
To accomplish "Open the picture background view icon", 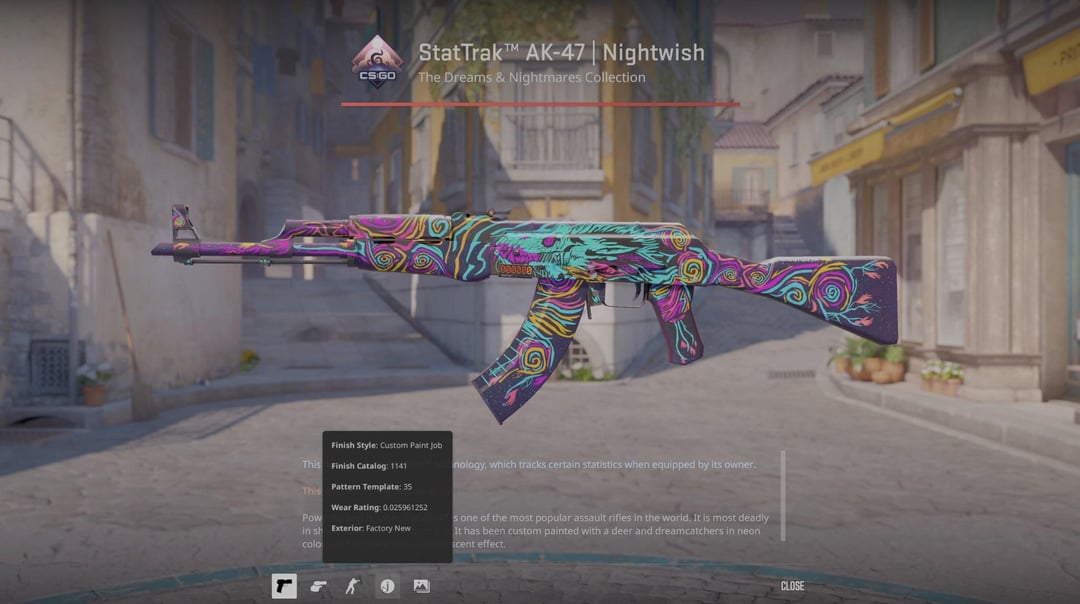I will point(421,586).
